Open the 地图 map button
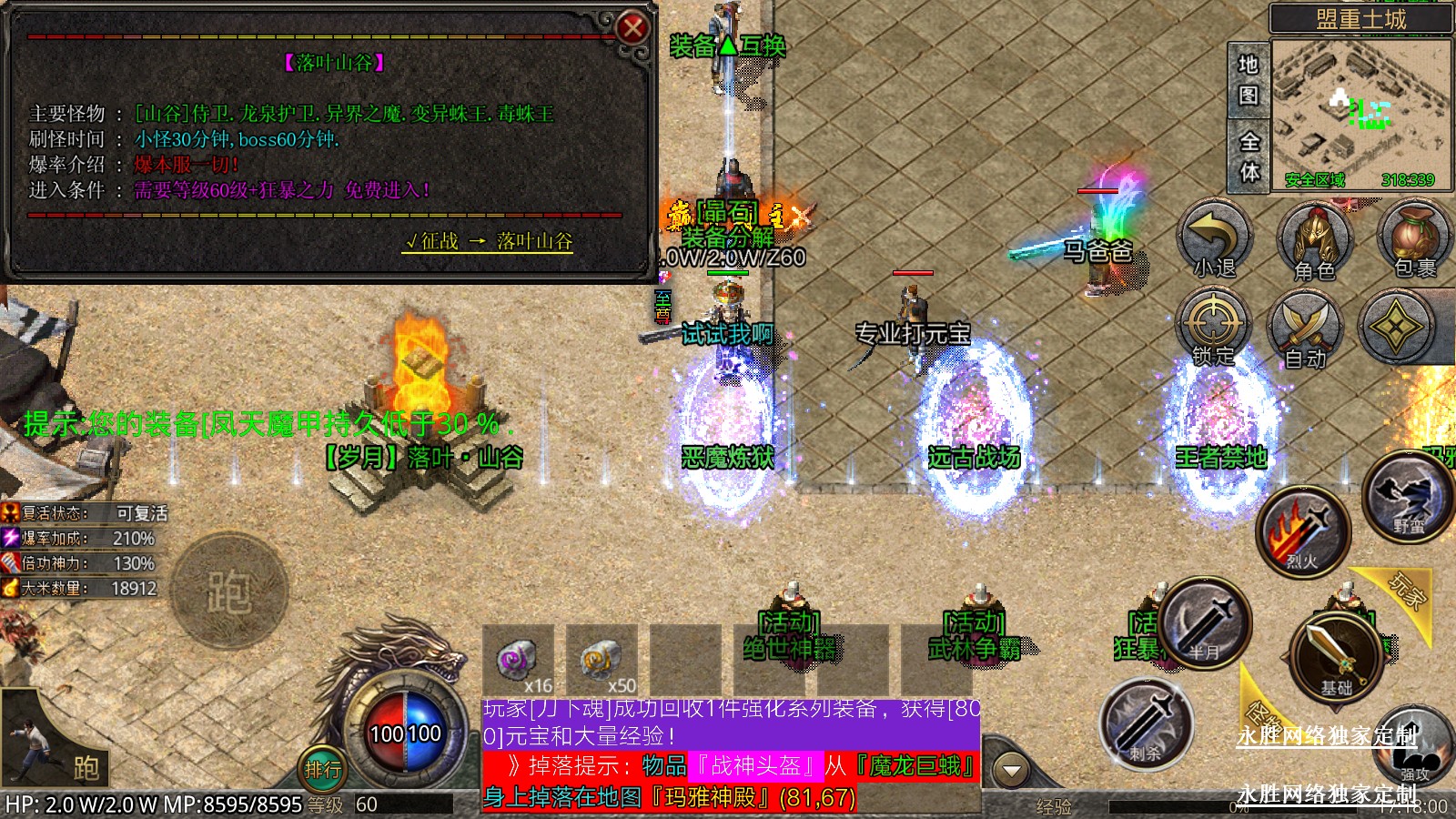 (x=1249, y=79)
